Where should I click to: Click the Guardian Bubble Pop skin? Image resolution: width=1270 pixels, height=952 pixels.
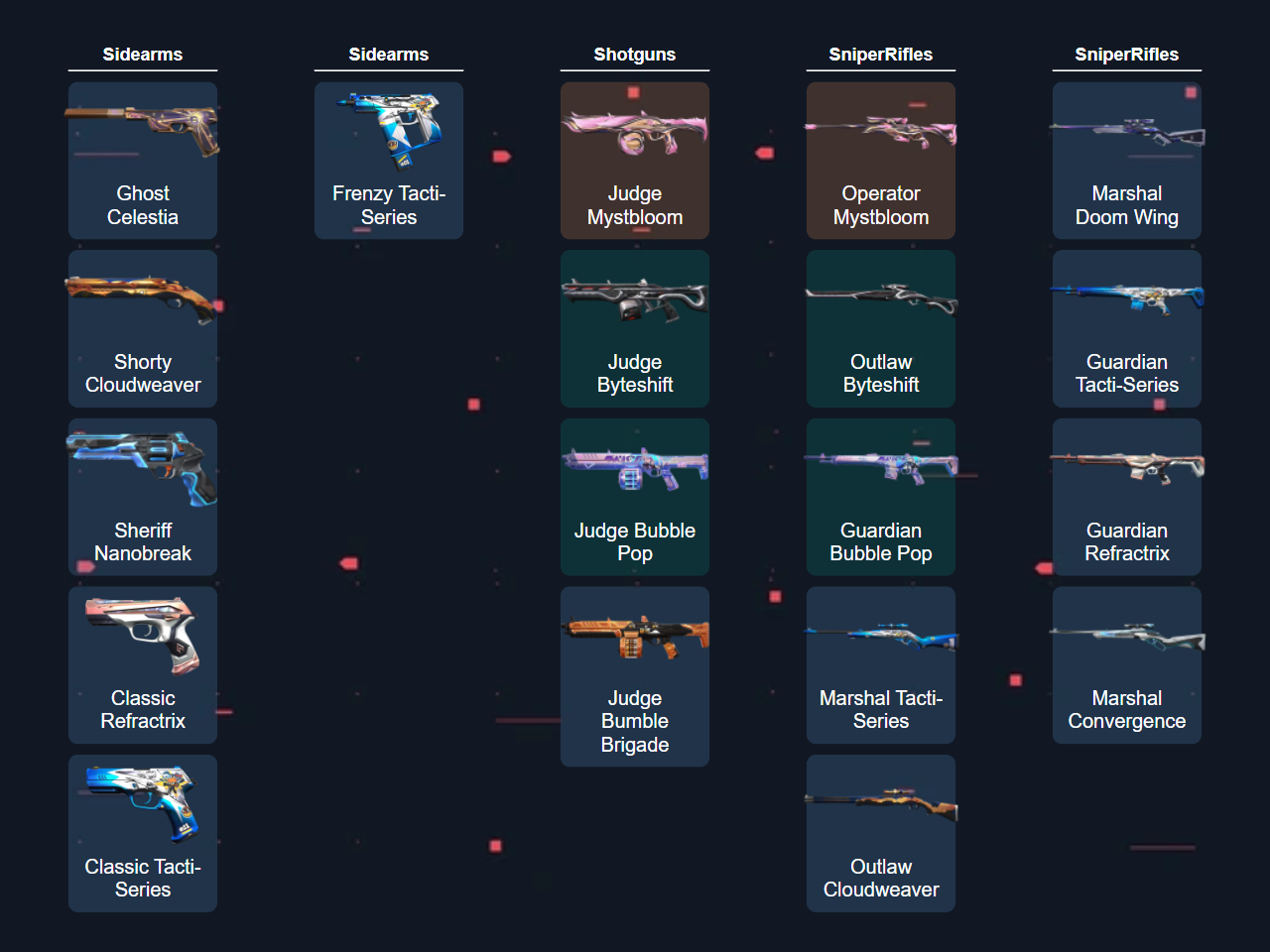(x=881, y=497)
